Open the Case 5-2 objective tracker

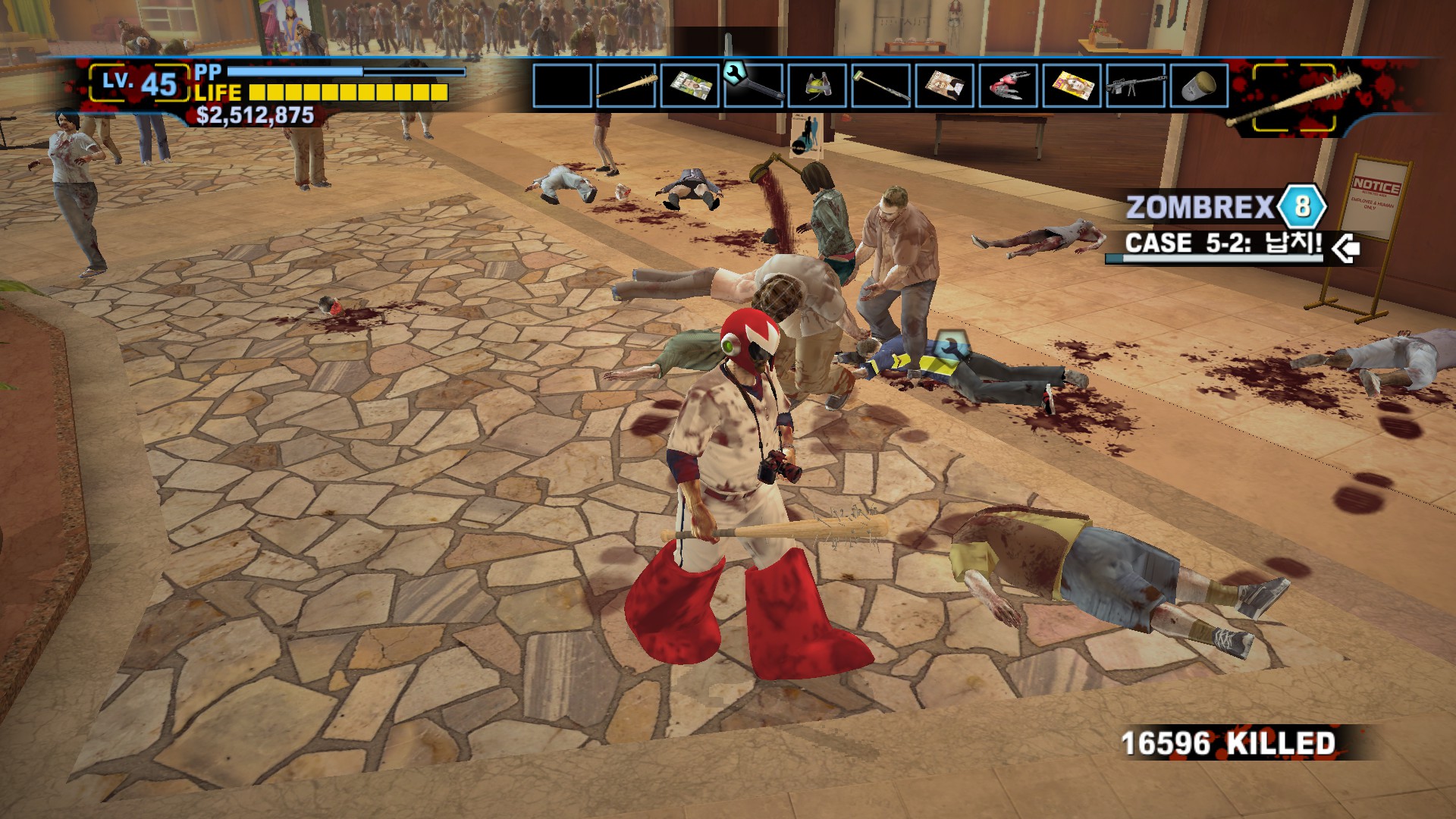tap(1224, 244)
